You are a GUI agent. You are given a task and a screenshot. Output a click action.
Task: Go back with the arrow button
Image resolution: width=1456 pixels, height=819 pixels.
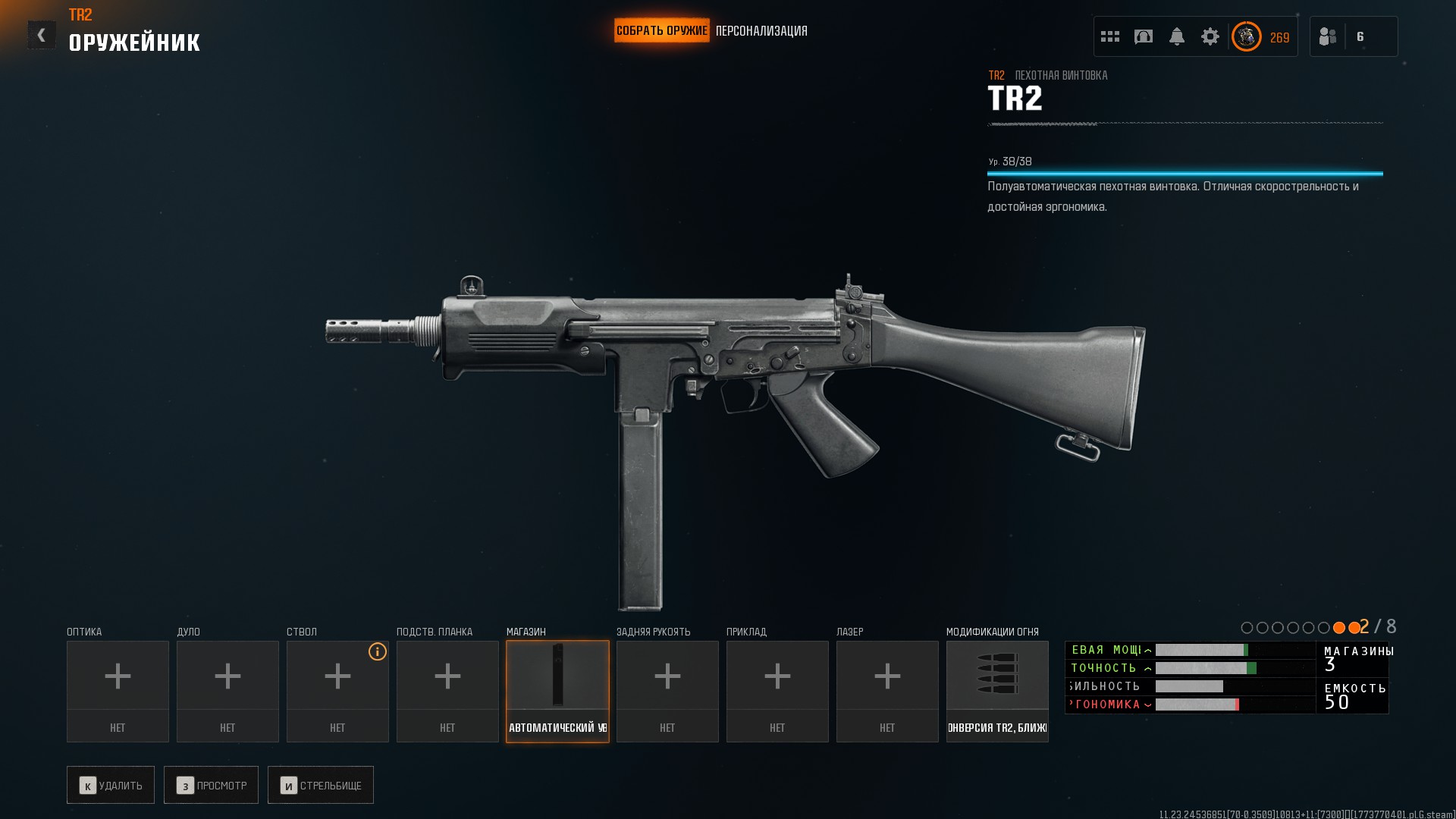click(x=42, y=35)
